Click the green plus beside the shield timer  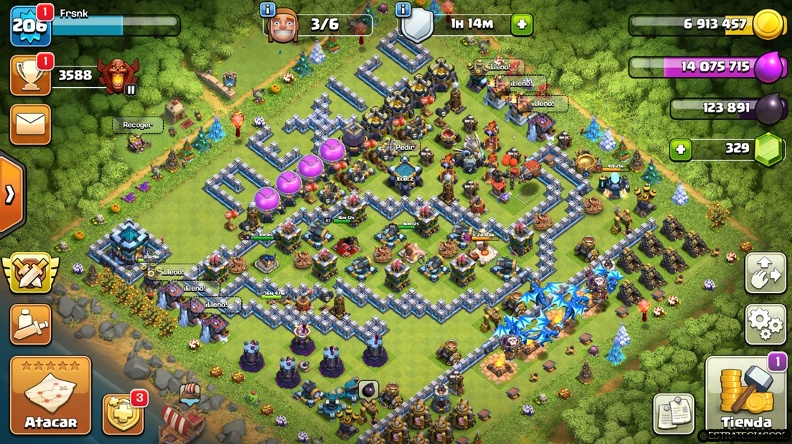pos(521,24)
